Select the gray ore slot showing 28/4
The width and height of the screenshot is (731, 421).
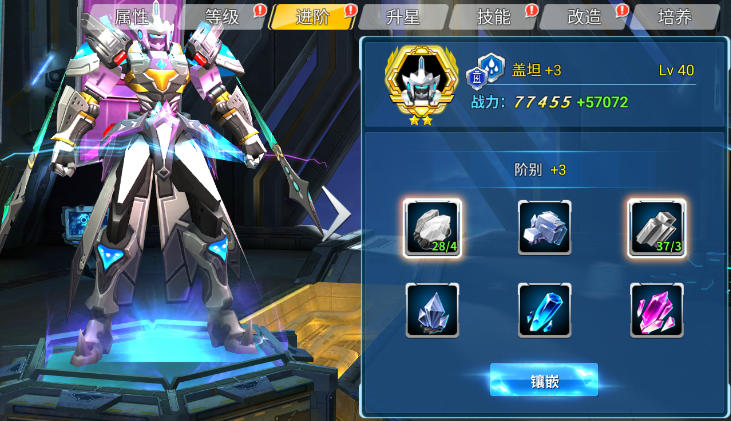pyautogui.click(x=432, y=228)
